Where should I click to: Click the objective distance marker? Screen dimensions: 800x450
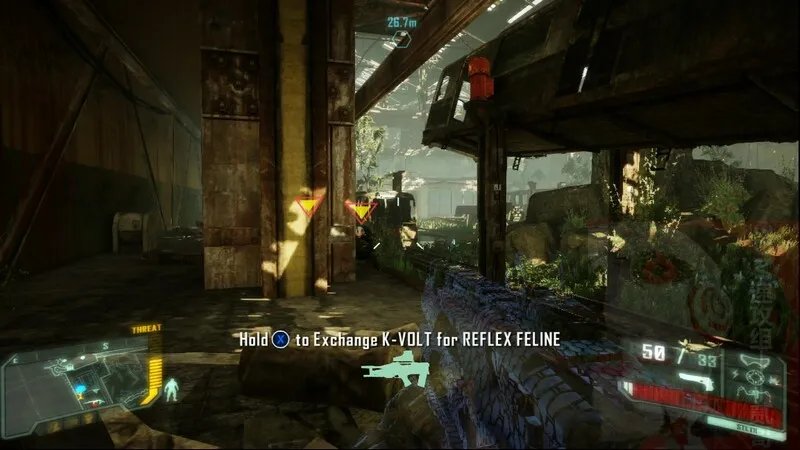point(402,30)
